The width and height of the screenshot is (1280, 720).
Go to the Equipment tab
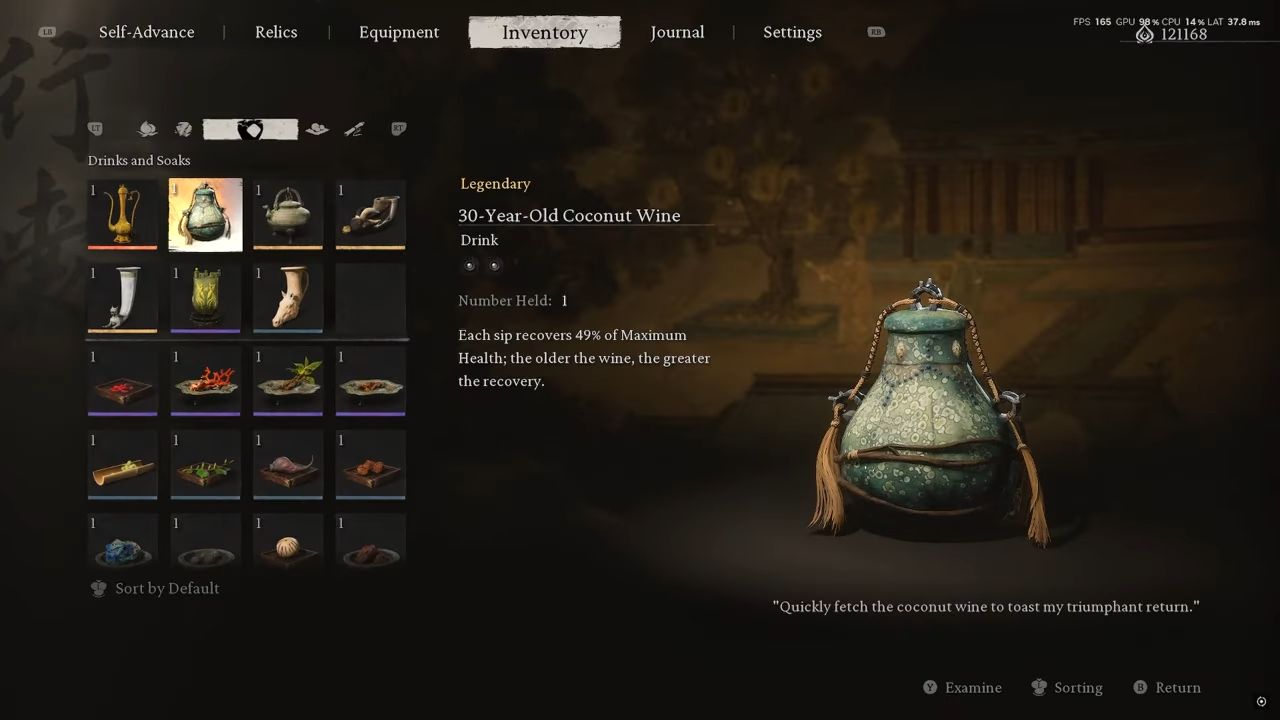pos(399,32)
